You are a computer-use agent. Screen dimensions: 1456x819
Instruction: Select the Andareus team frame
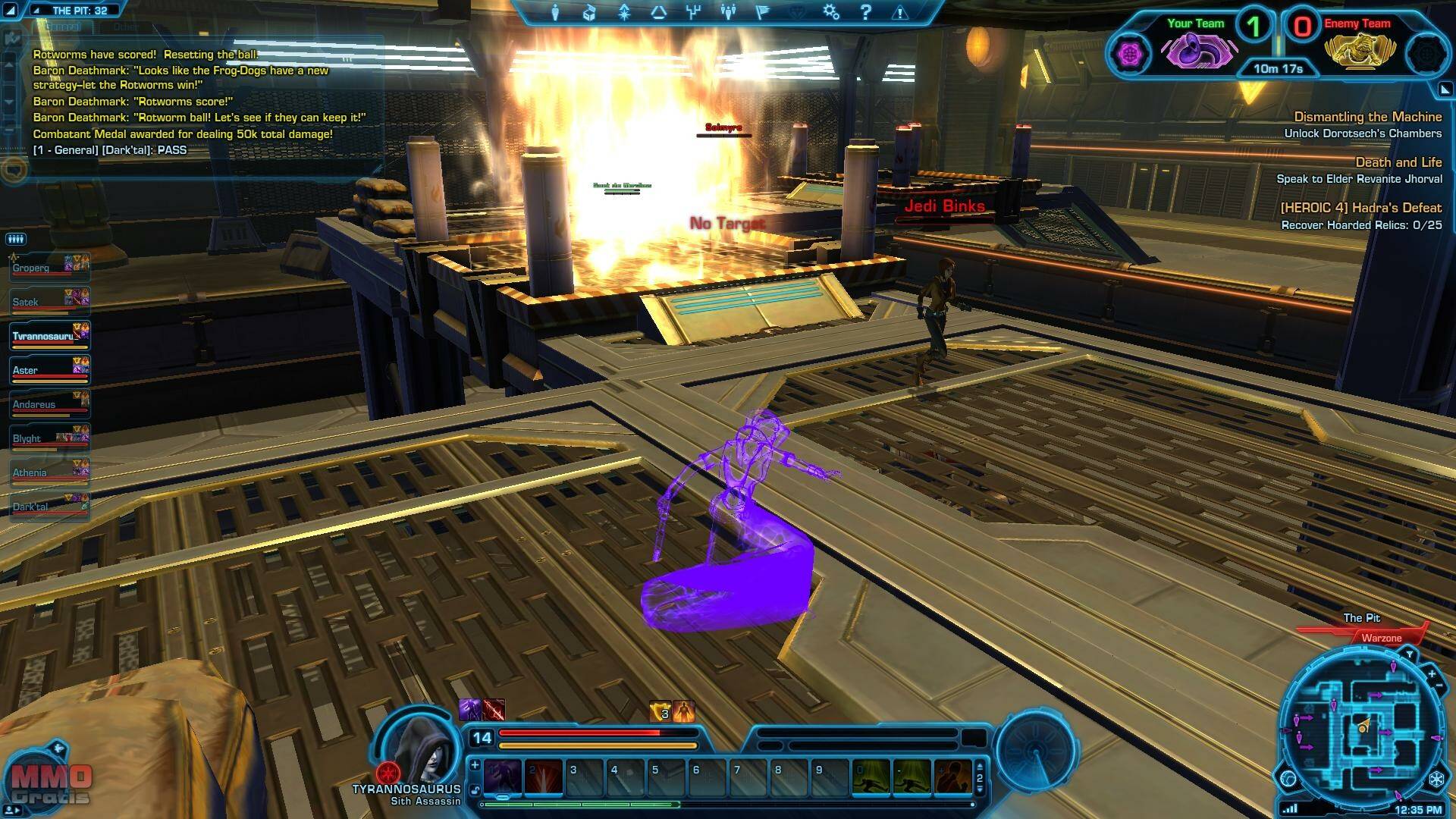tap(49, 404)
